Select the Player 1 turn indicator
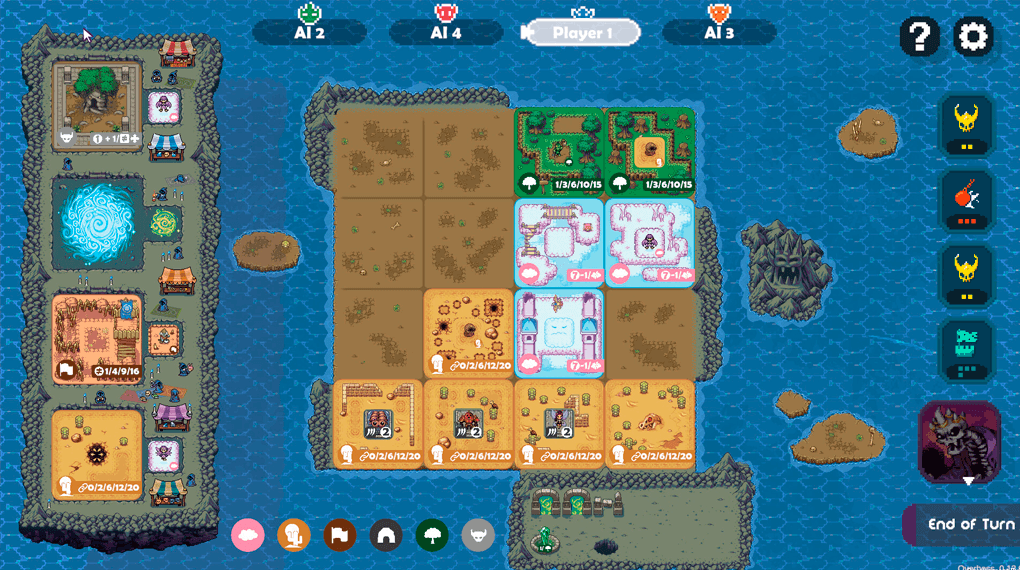 [x=582, y=33]
